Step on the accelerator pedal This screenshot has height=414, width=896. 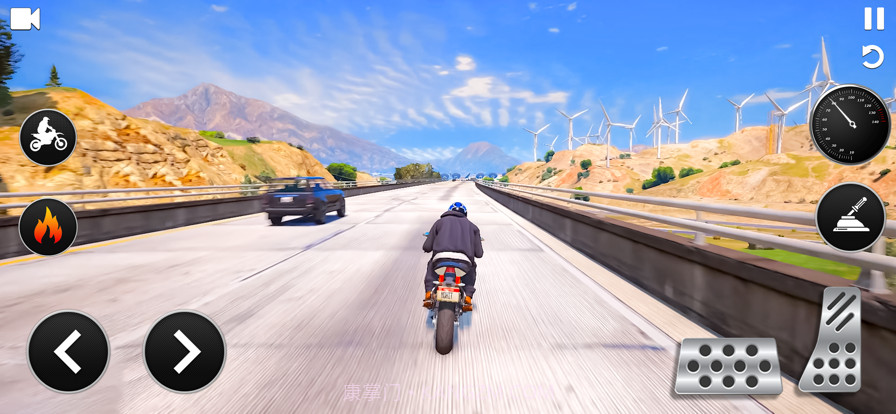(x=833, y=340)
